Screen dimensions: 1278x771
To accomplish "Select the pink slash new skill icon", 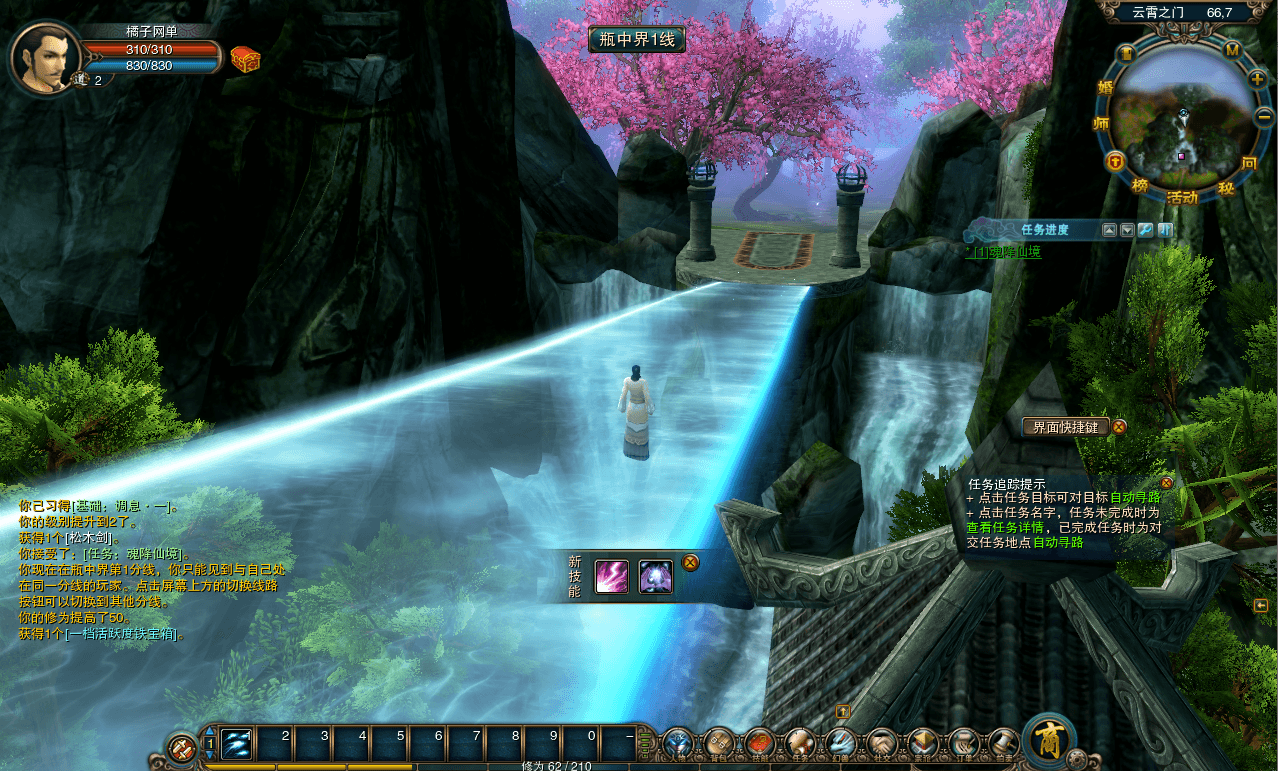I will (x=612, y=577).
